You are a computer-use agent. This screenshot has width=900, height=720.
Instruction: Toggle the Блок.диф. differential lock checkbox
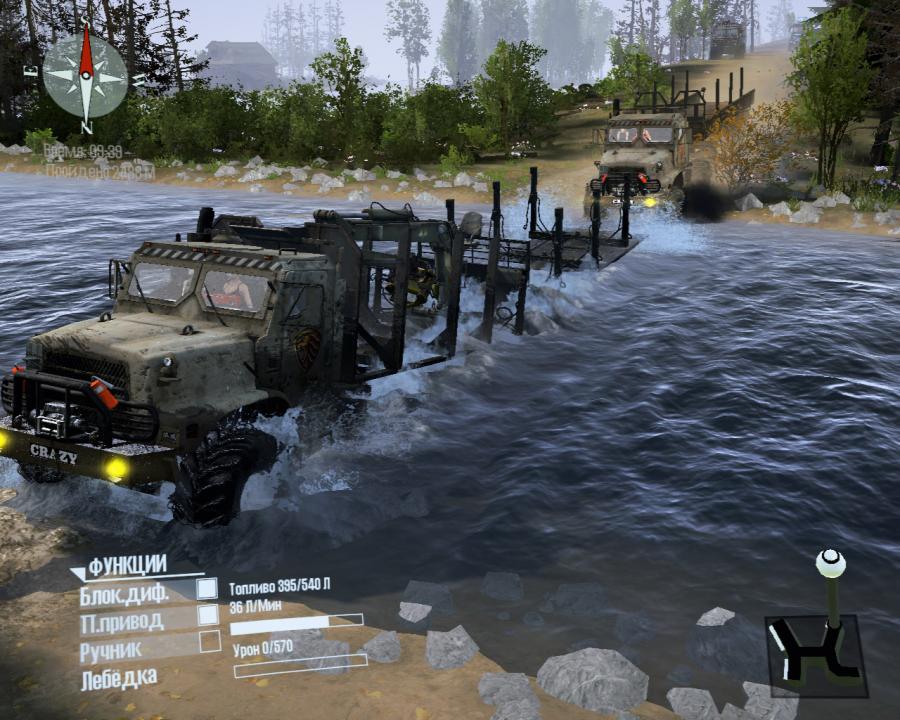click(x=207, y=588)
